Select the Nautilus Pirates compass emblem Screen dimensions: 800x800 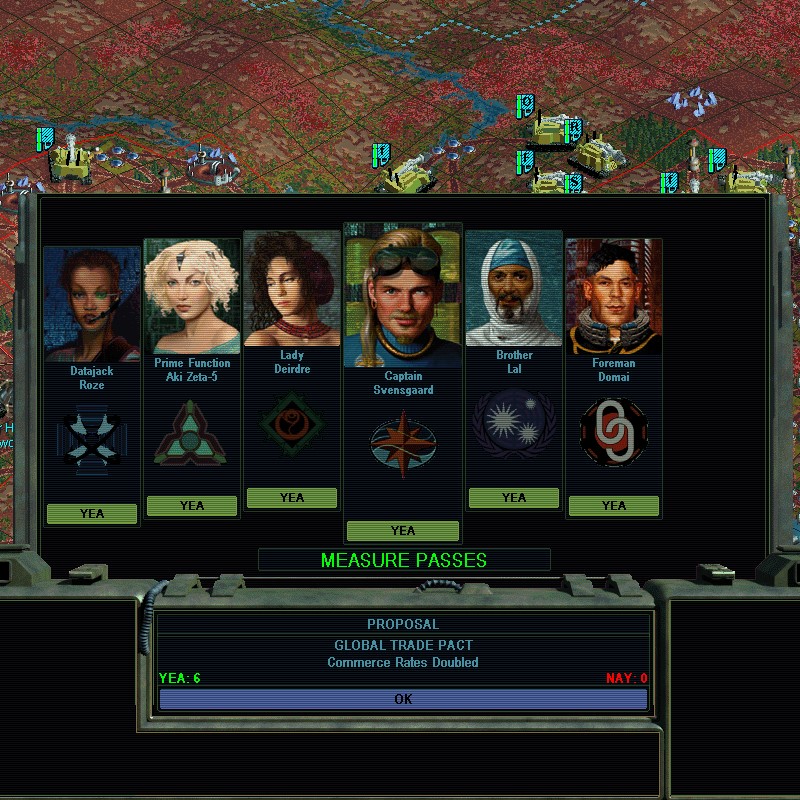click(403, 444)
